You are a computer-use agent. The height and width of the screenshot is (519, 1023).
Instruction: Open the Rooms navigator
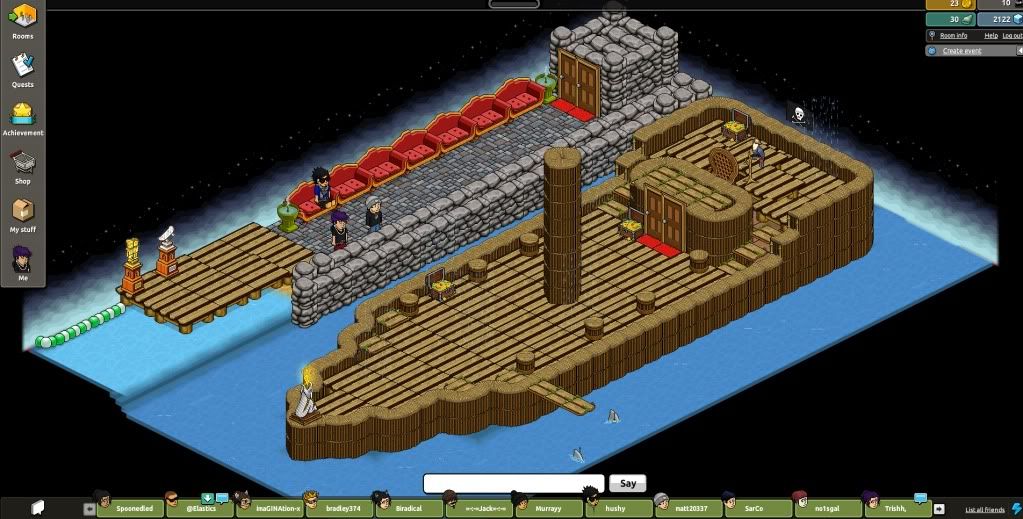[22, 20]
